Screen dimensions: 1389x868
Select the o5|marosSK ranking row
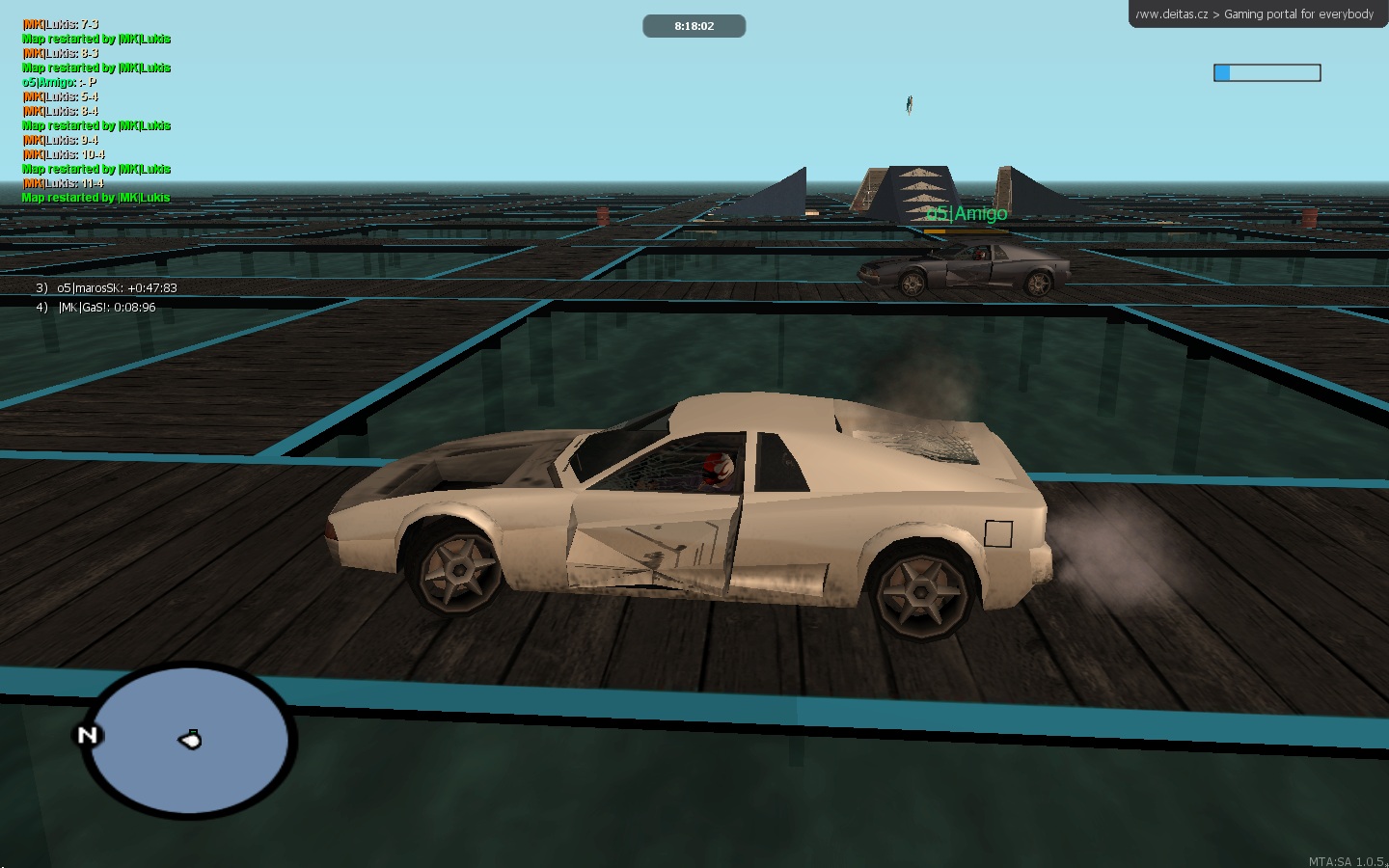pos(107,288)
